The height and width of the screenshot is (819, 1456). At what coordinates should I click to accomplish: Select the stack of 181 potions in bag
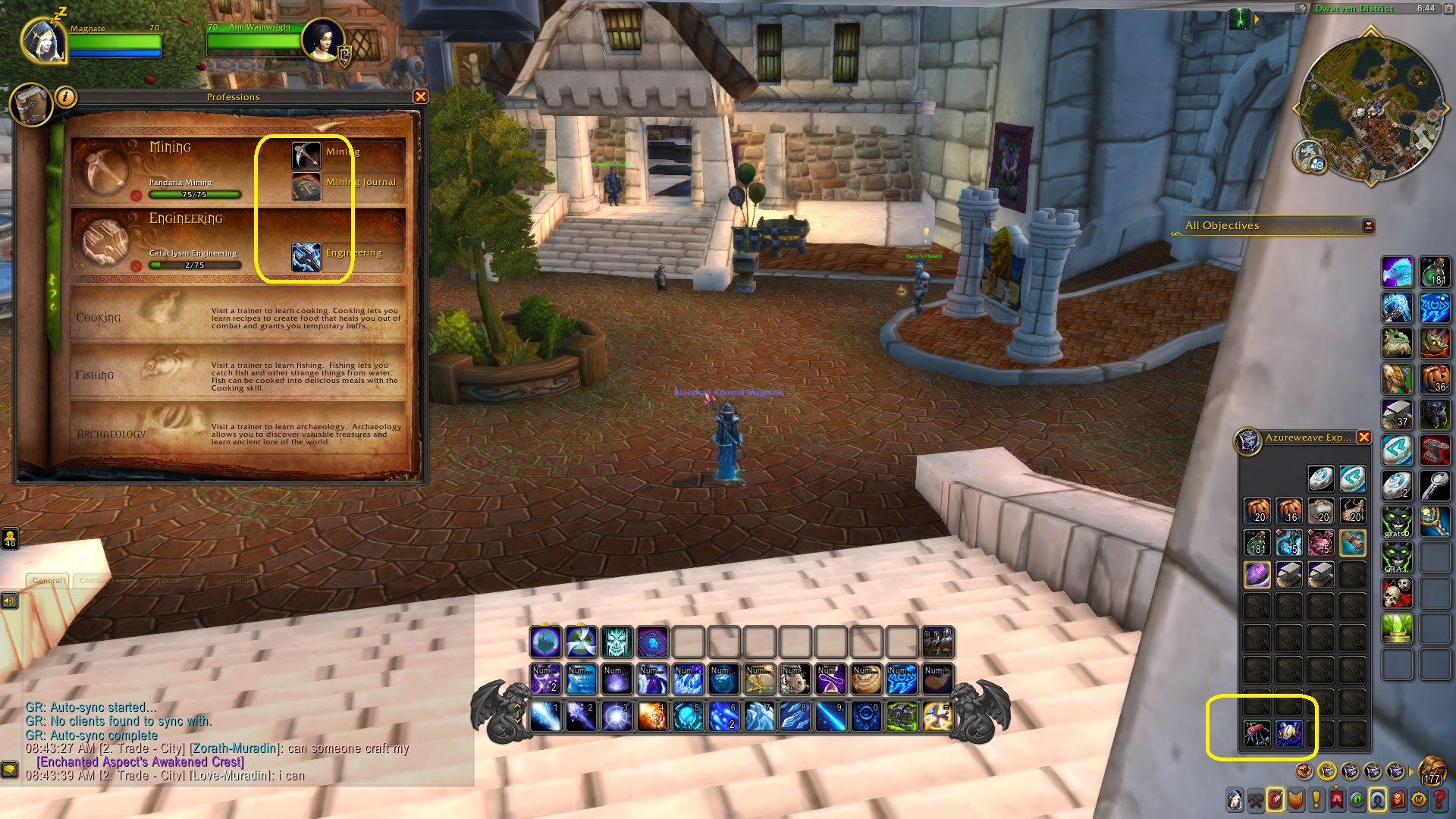tap(1257, 542)
